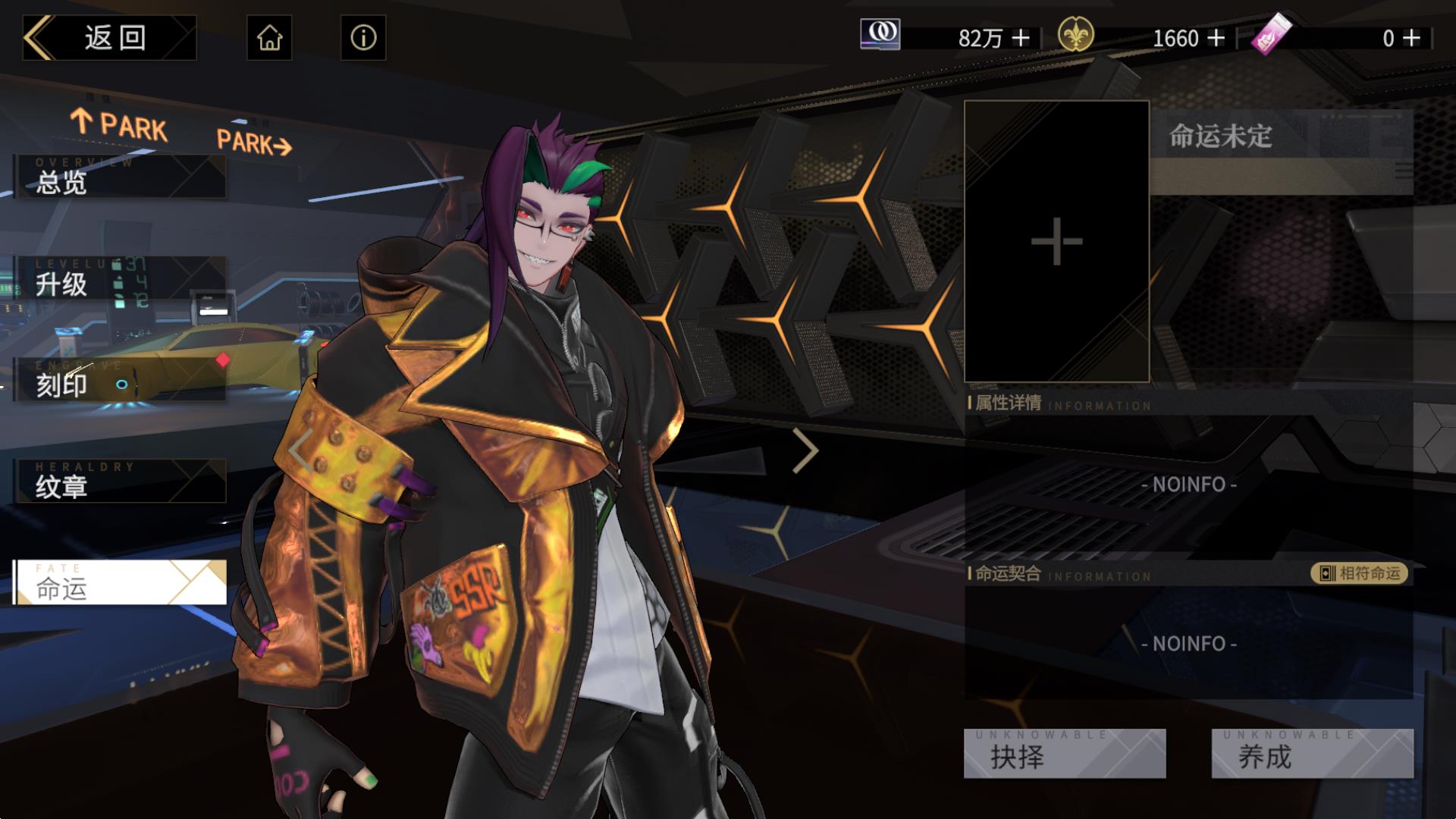Open the 升级 level-up tab
1456x819 pixels.
120,279
